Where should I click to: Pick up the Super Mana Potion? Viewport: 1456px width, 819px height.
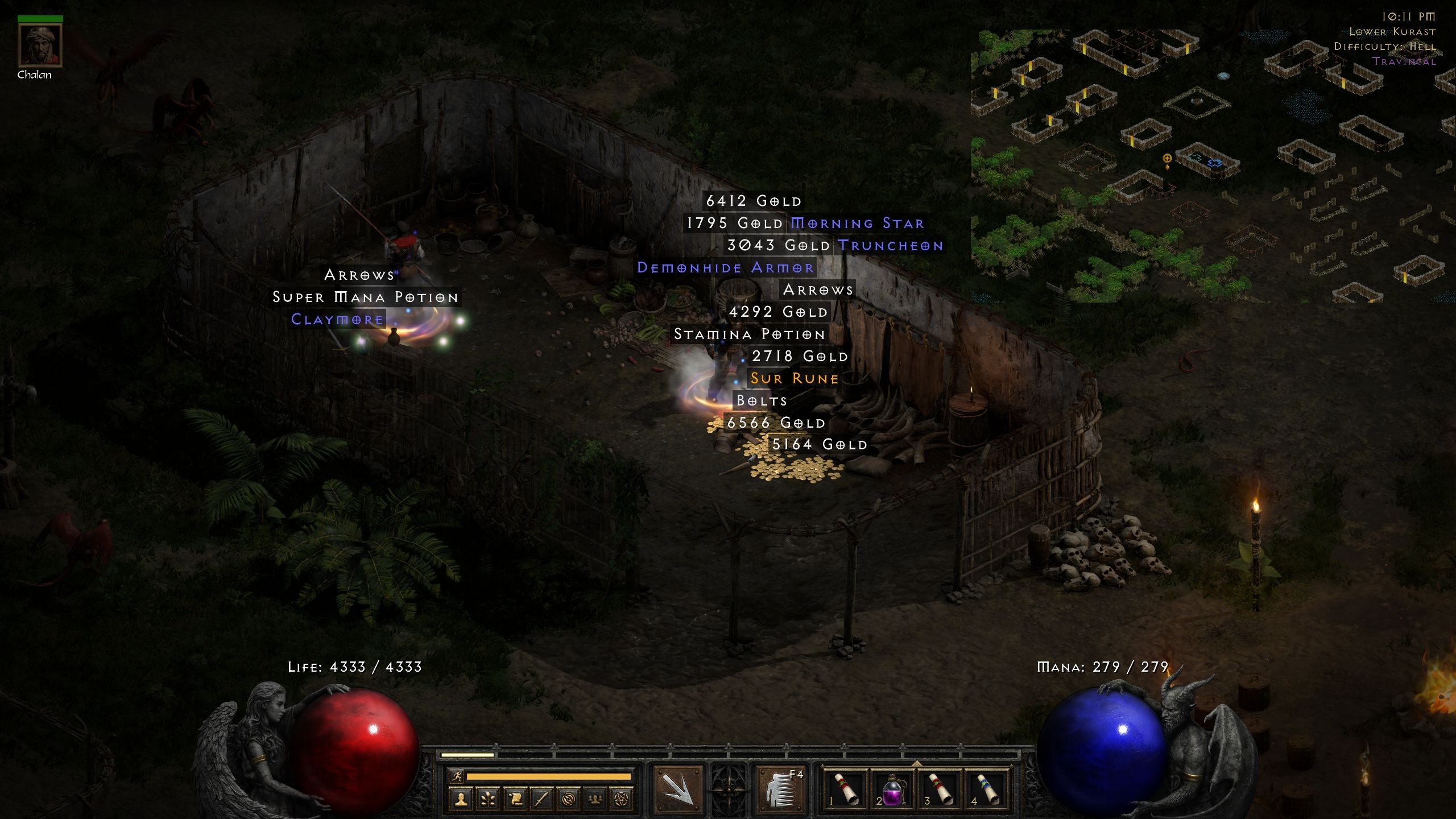[365, 297]
